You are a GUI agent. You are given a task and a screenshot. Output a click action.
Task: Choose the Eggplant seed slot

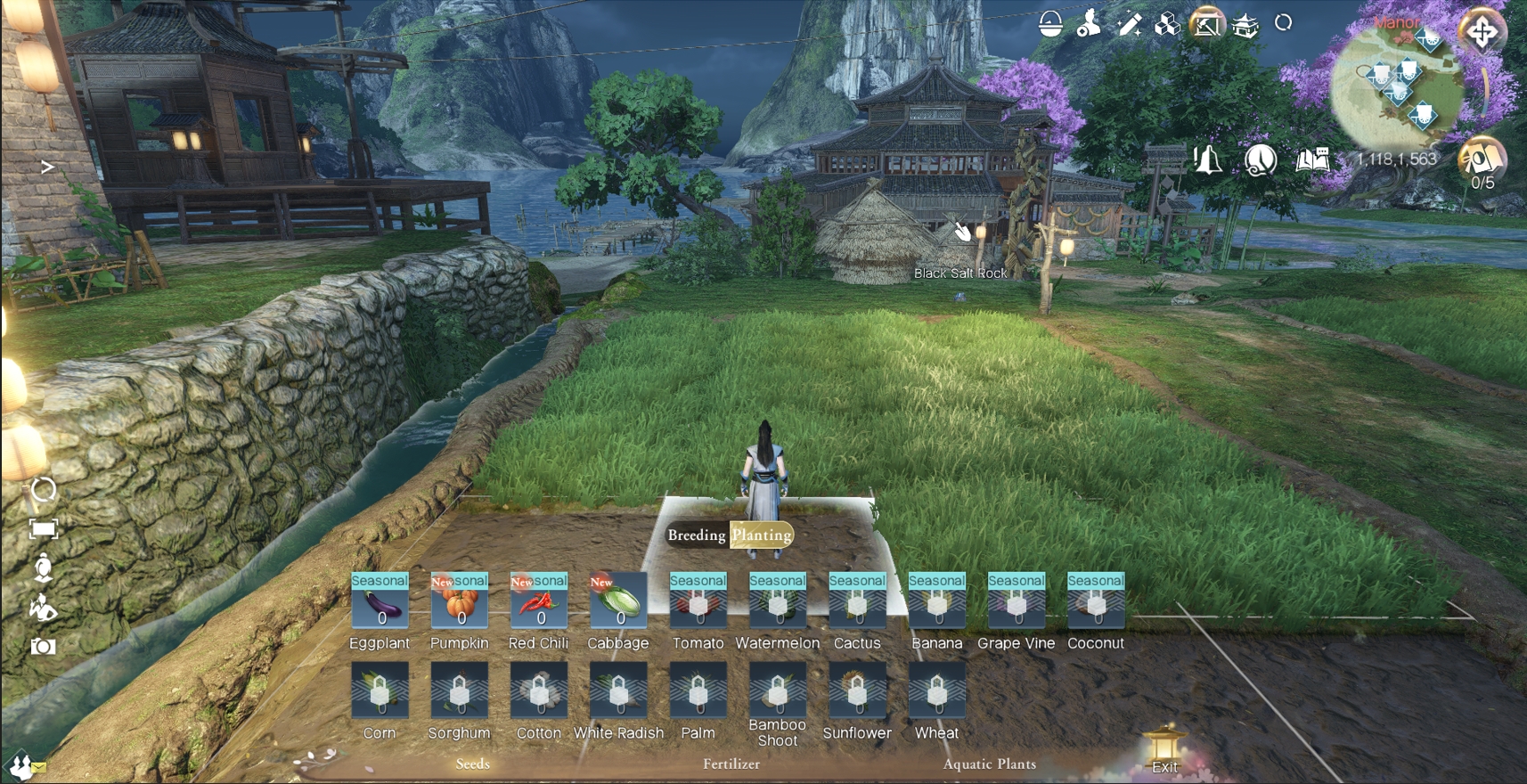[x=380, y=602]
